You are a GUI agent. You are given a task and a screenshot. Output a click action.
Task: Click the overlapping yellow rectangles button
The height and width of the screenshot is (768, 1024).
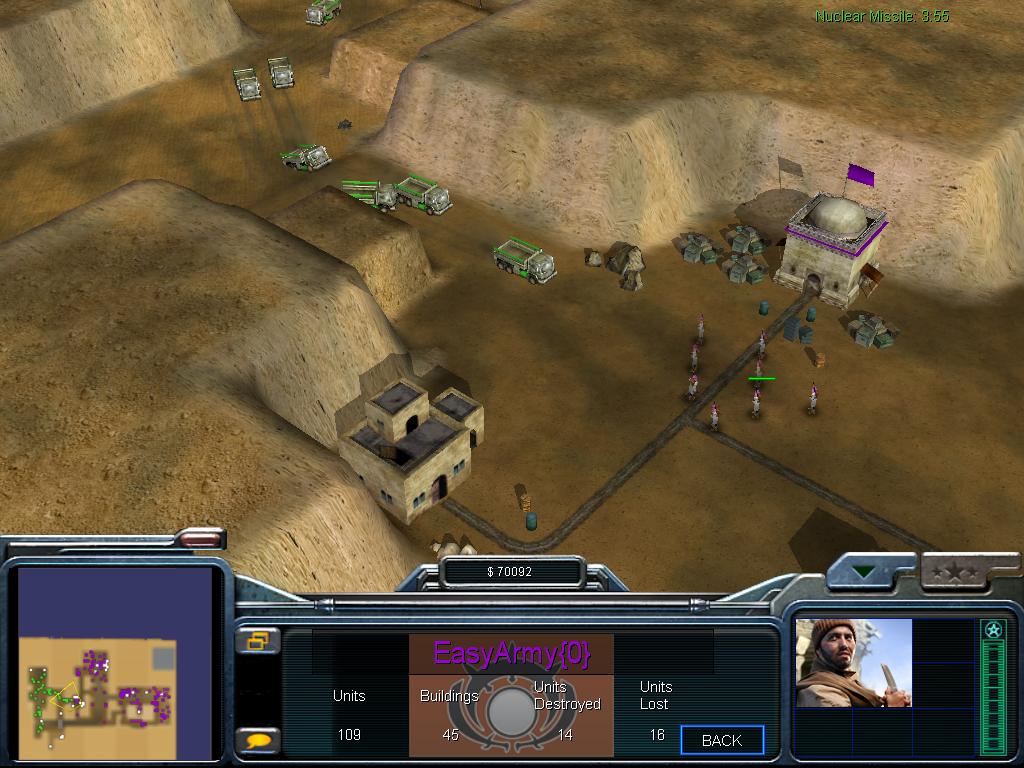[x=258, y=641]
